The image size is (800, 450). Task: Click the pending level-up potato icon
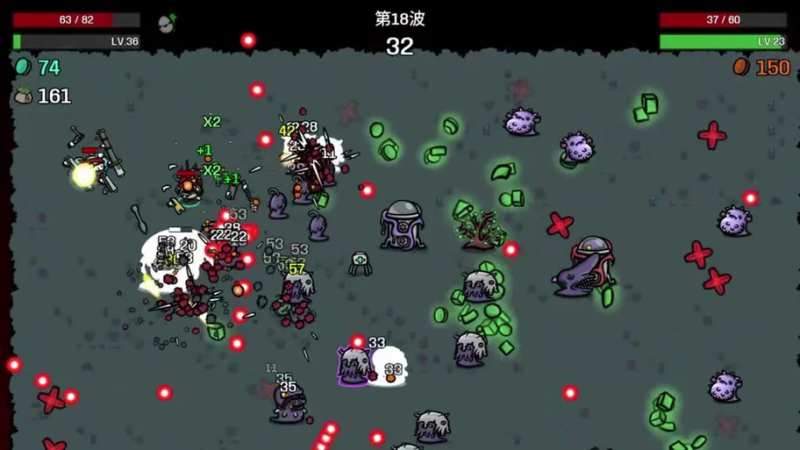(167, 22)
